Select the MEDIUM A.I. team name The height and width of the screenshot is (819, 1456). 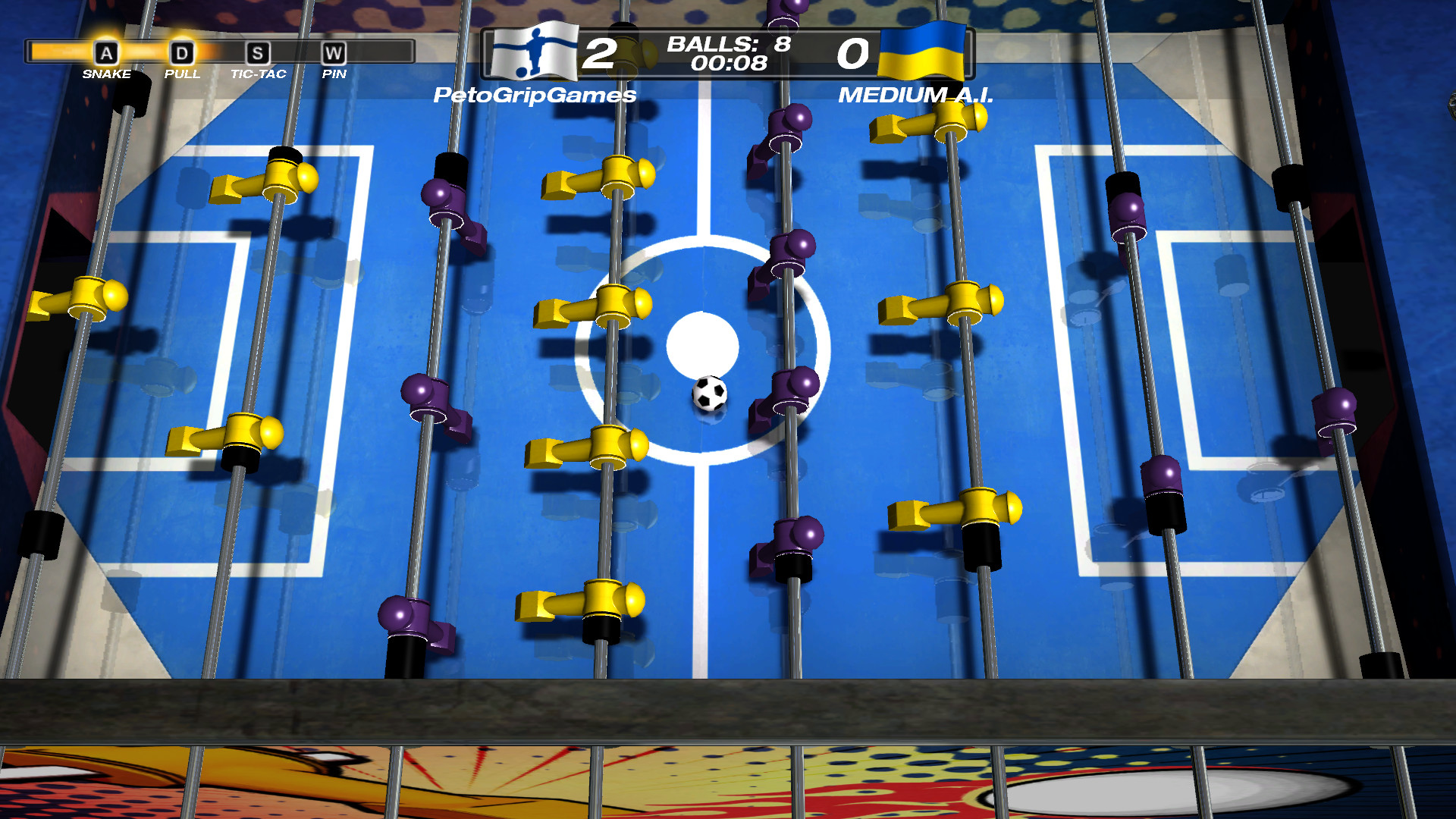coord(918,95)
